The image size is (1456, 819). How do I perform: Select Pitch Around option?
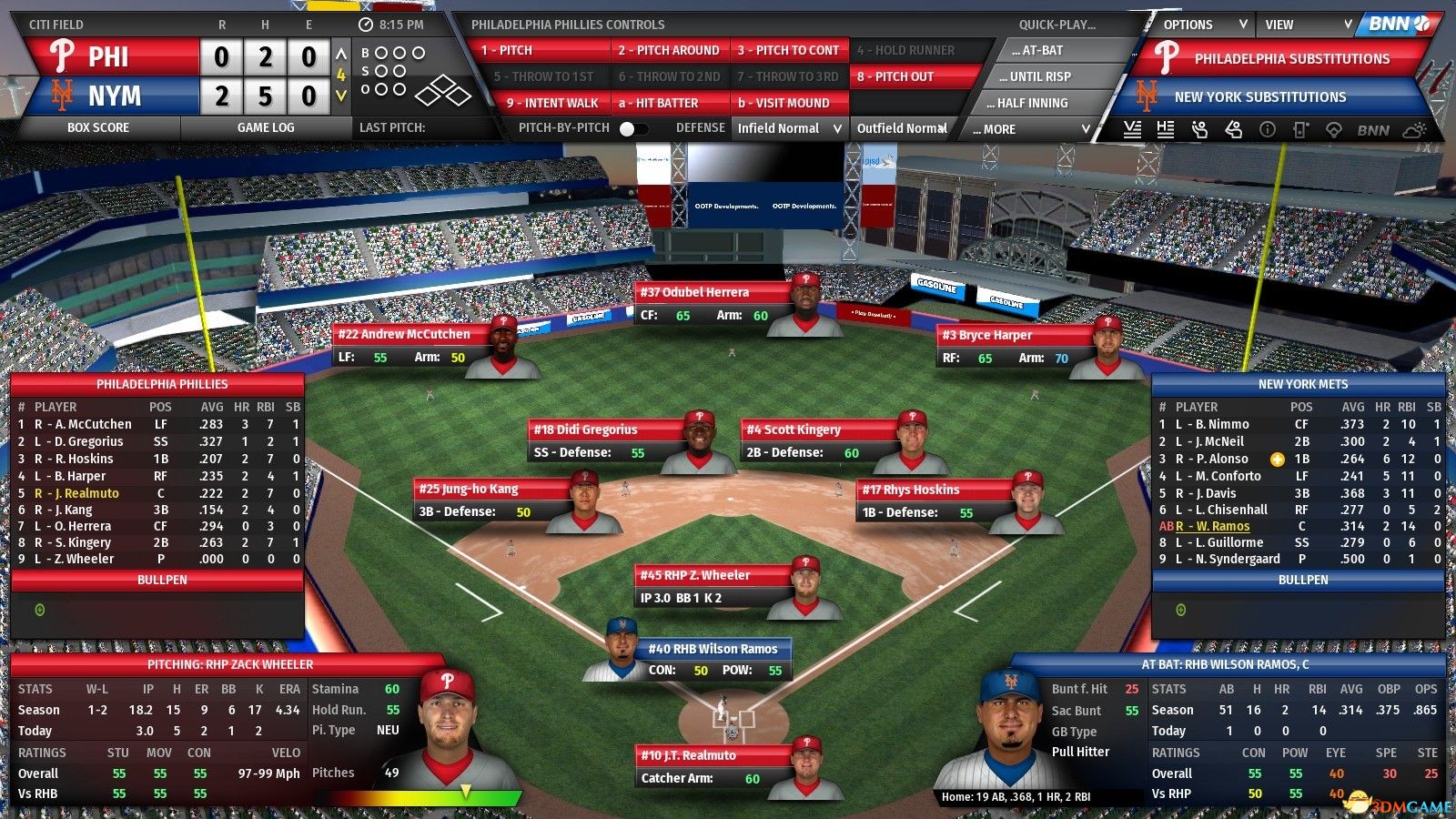pos(669,51)
